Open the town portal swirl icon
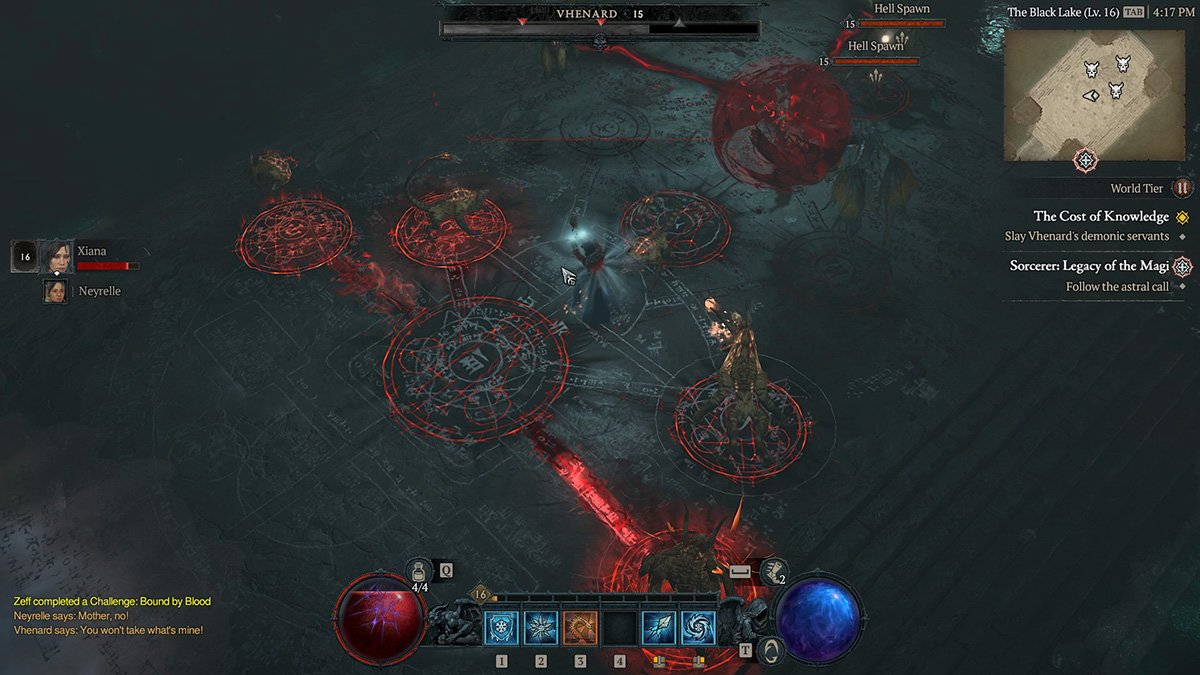This screenshot has width=1200, height=675. tap(771, 650)
